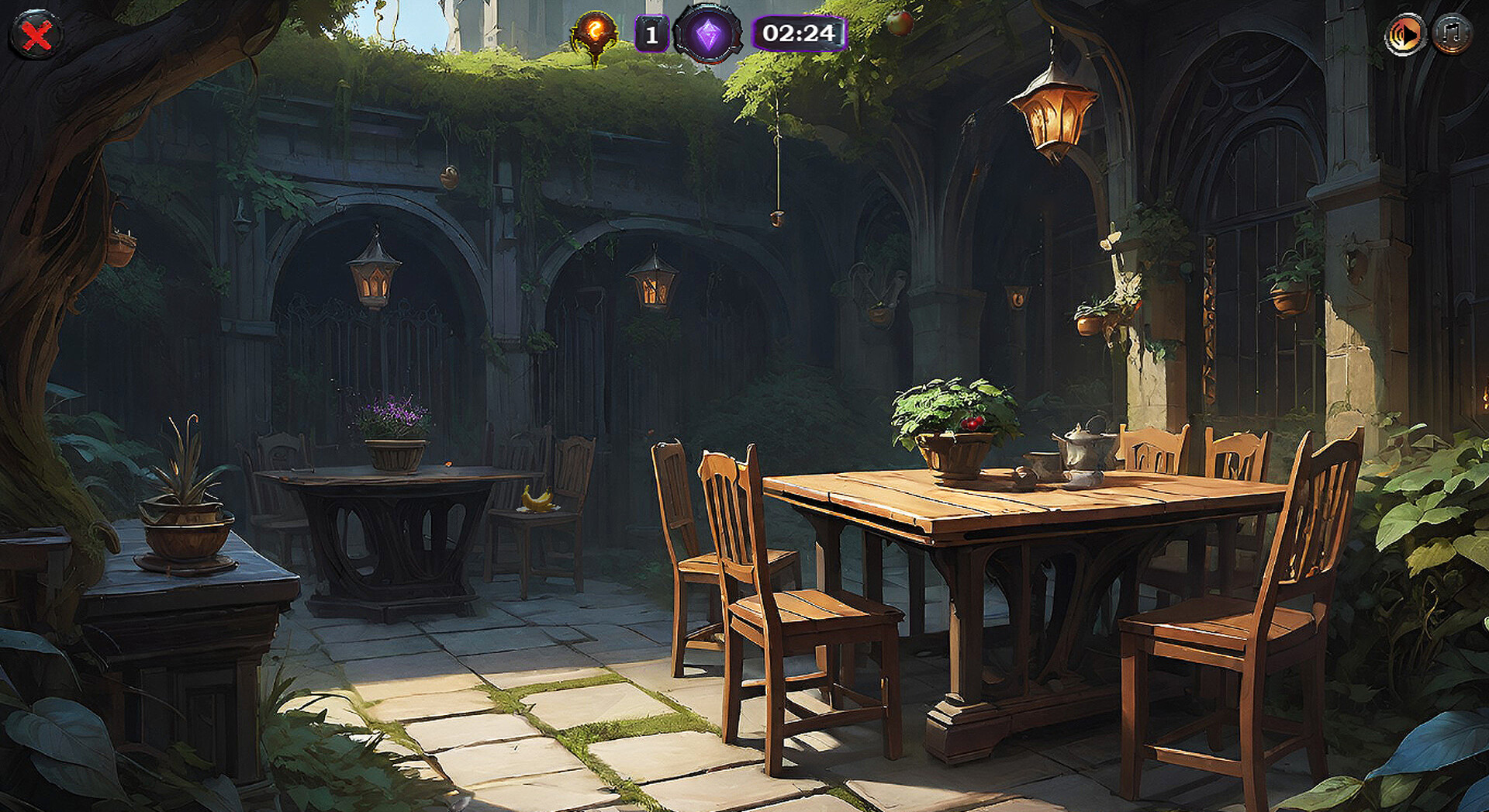The image size is (1489, 812).
Task: Toggle sound effects with the speaker button
Action: tap(1405, 35)
